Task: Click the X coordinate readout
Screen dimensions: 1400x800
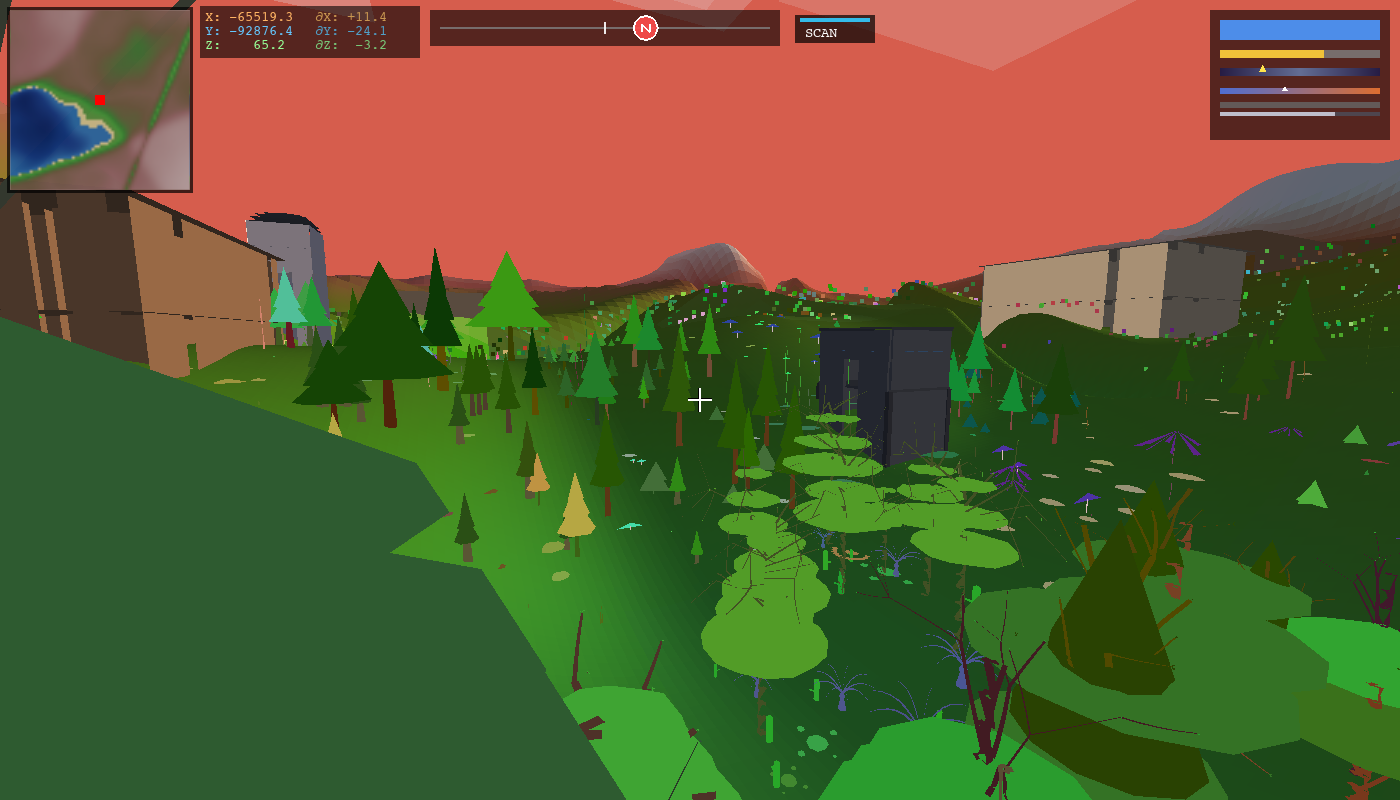Action: [250, 17]
